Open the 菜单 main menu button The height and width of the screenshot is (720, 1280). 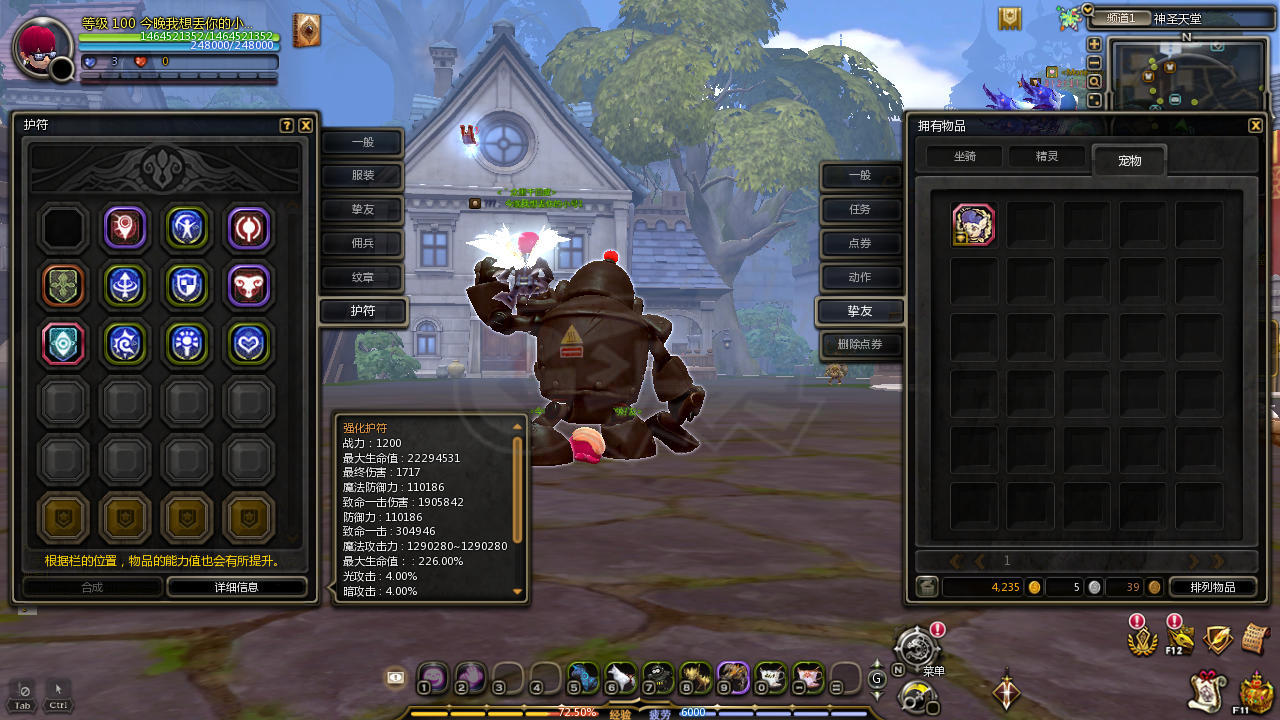(x=917, y=648)
